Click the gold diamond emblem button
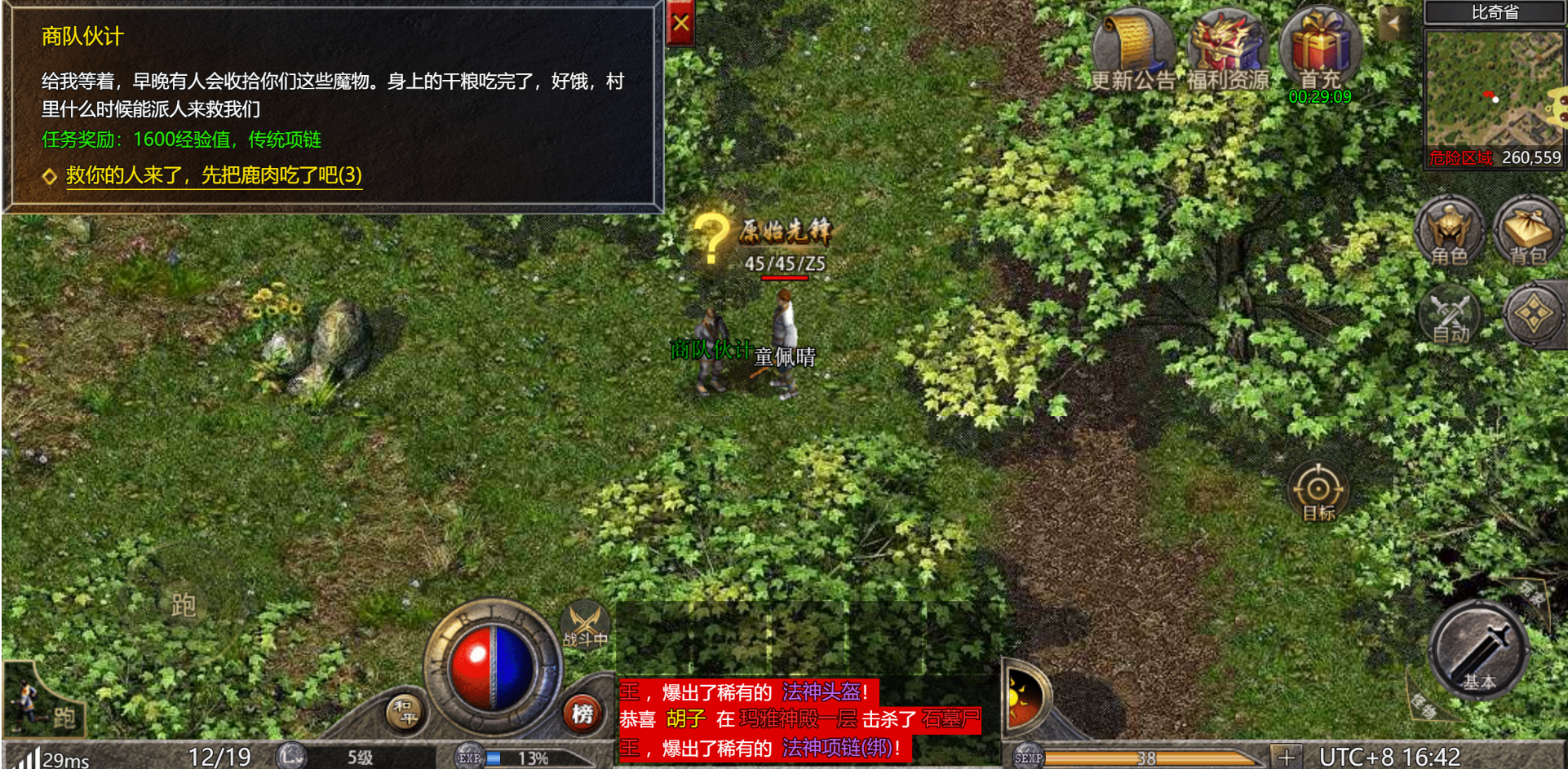Viewport: 1568px width, 769px height. (1533, 314)
